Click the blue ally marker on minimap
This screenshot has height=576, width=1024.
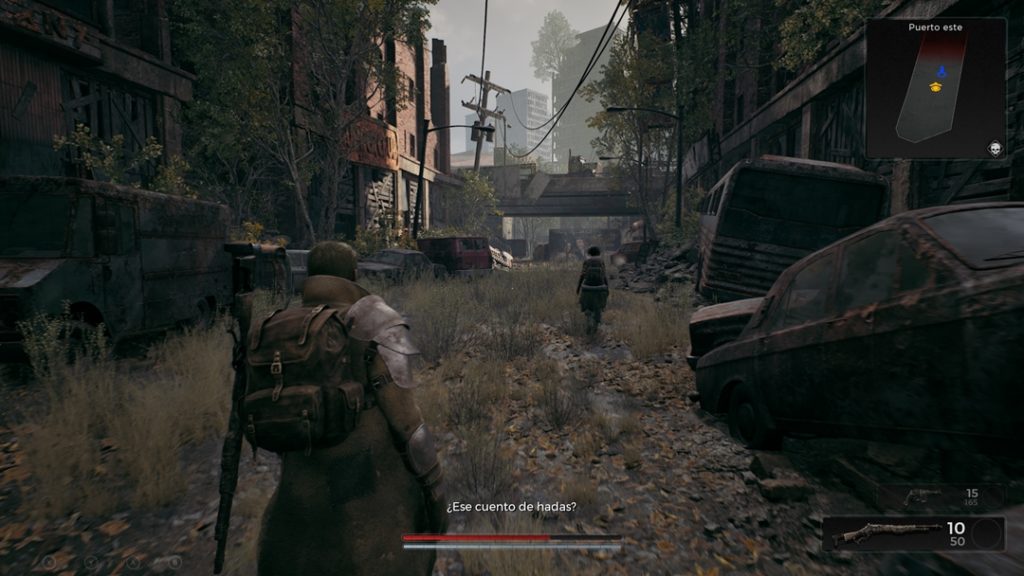pos(939,71)
